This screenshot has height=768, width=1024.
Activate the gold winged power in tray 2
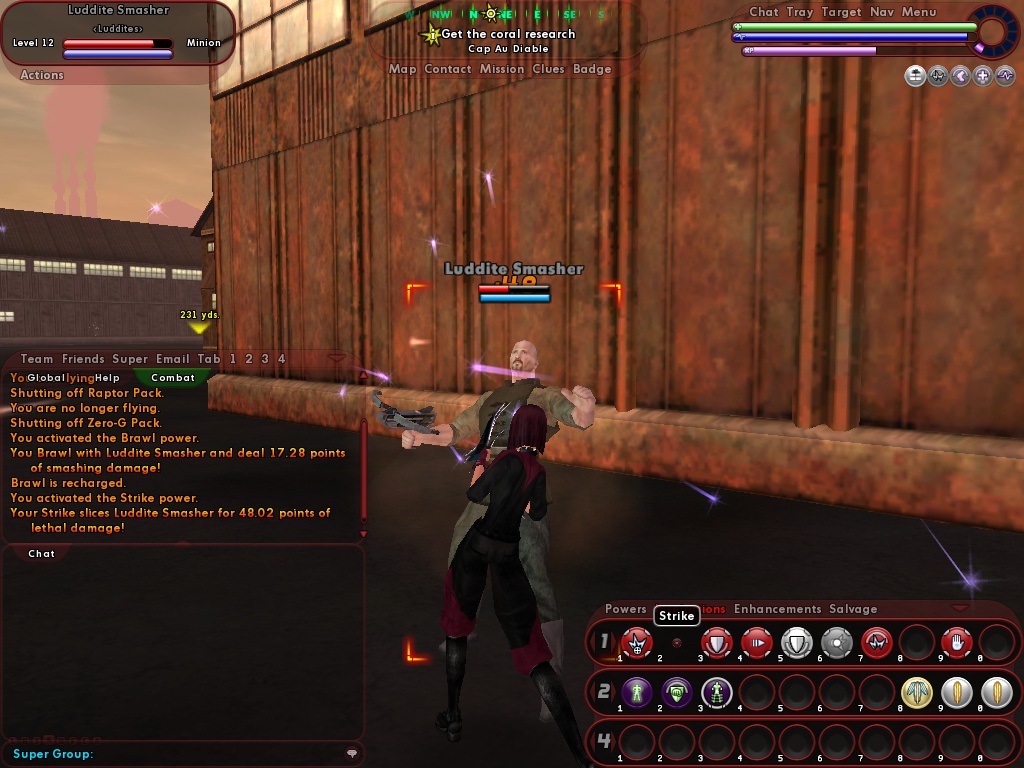917,691
